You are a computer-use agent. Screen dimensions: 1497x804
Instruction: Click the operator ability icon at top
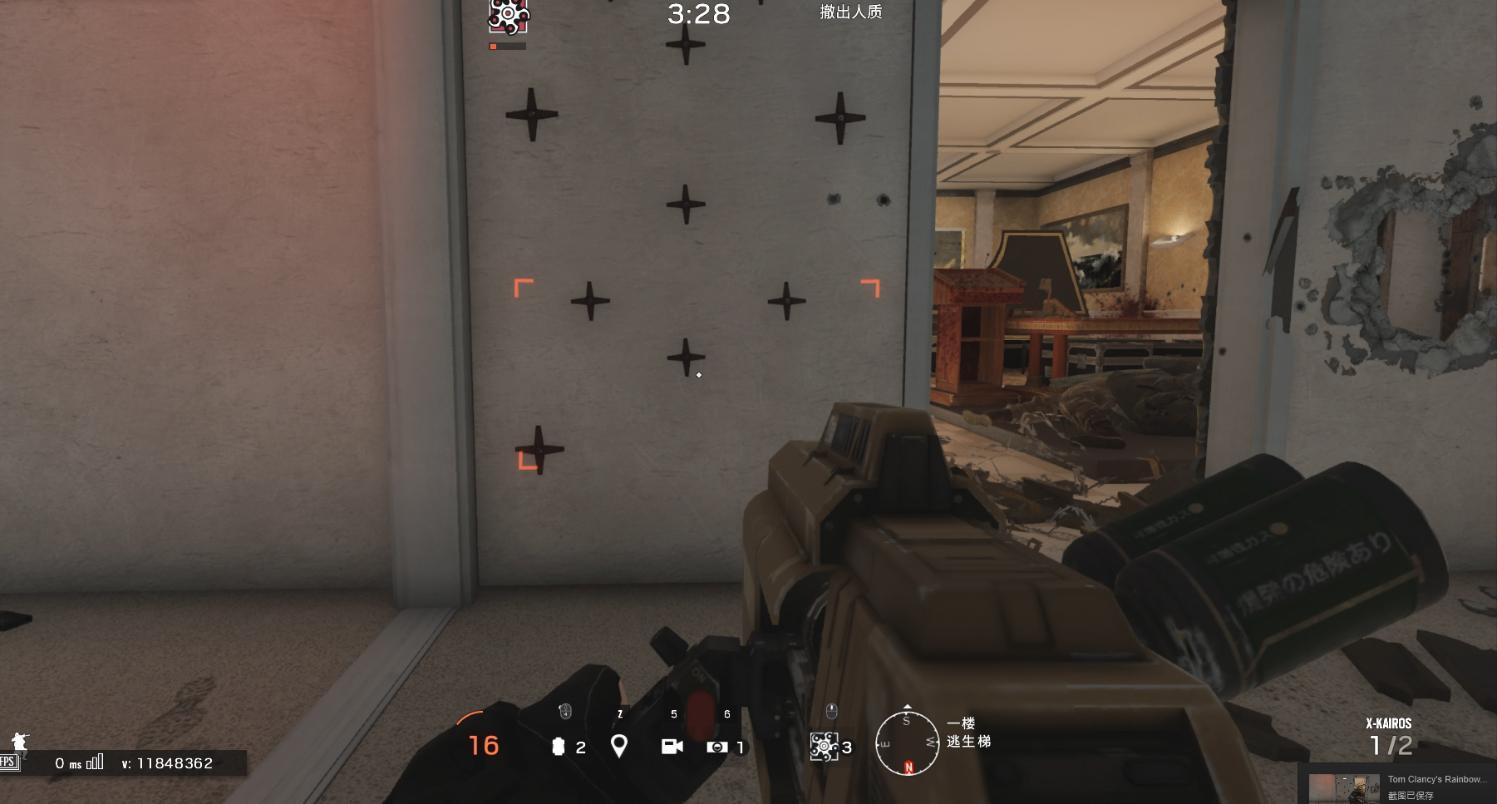(x=508, y=16)
